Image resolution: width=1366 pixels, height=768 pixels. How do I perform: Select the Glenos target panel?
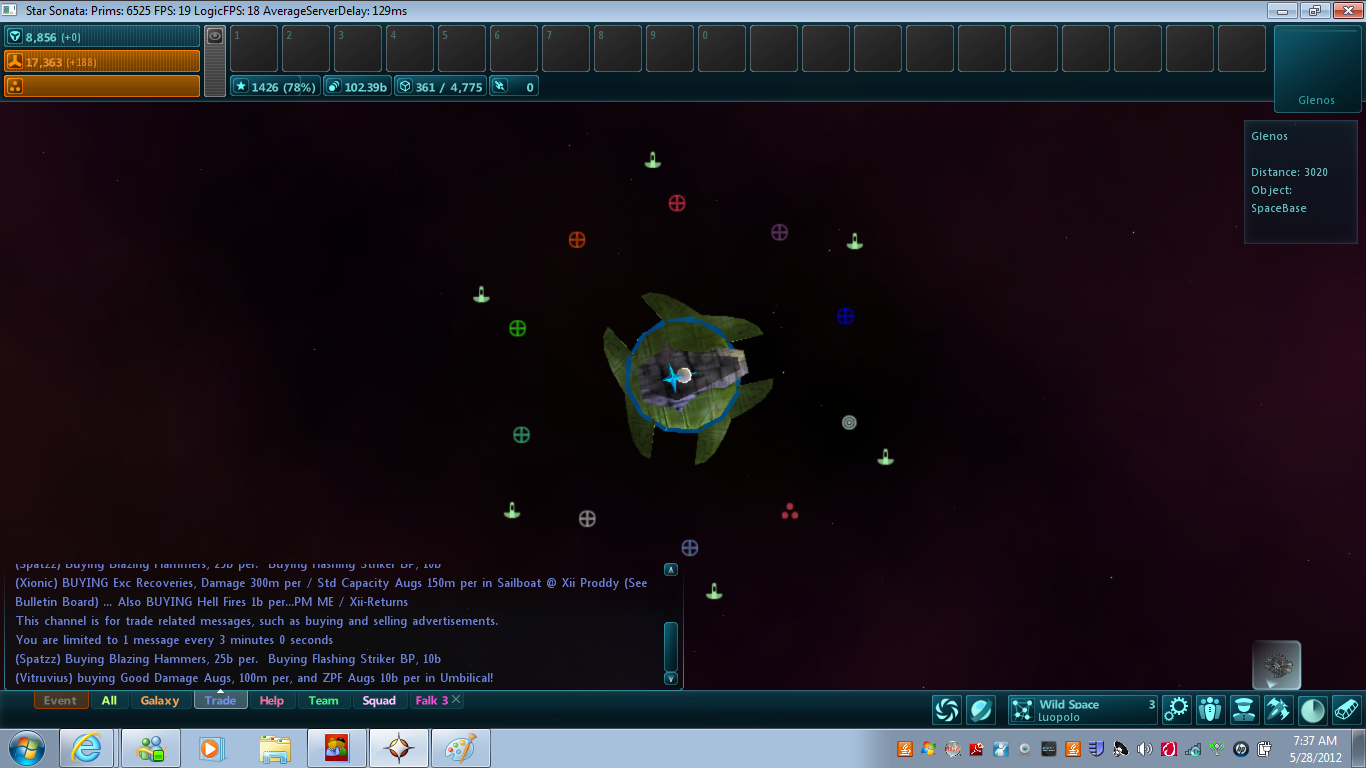(x=1316, y=68)
